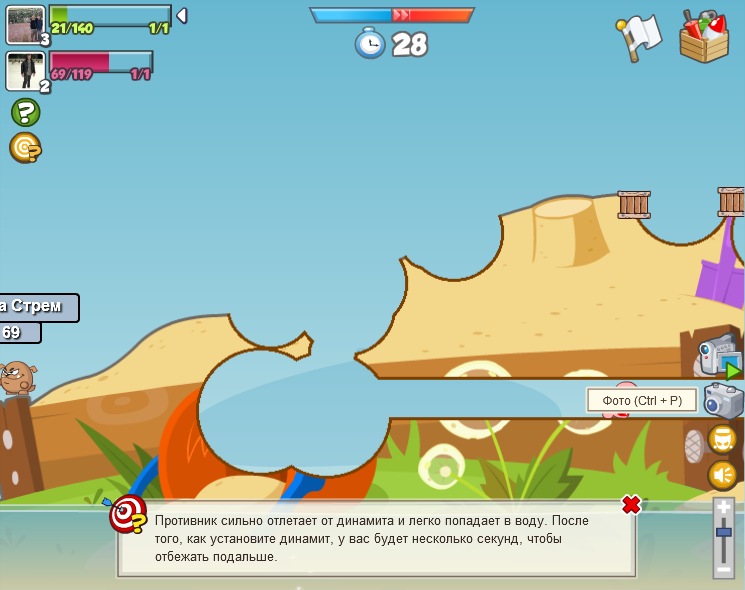Start video recording with the camcorder icon
This screenshot has height=590, width=745.
720,357
